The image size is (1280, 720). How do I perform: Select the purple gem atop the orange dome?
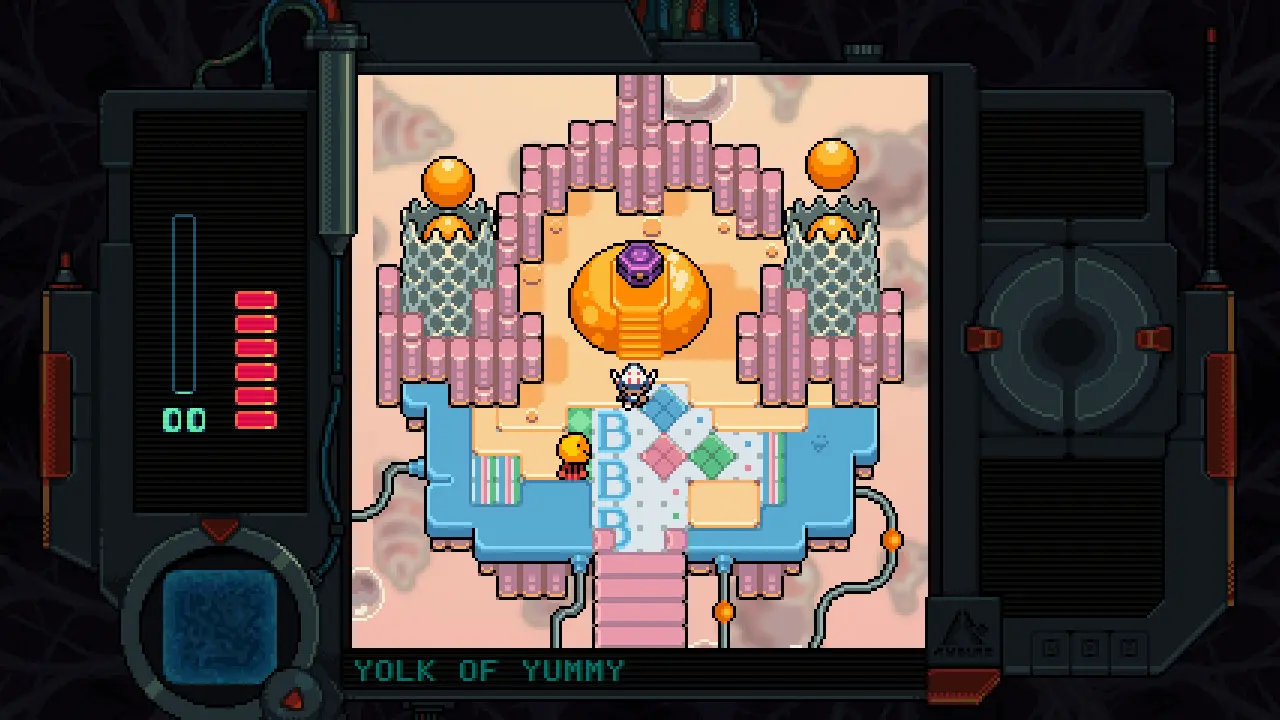pos(638,262)
